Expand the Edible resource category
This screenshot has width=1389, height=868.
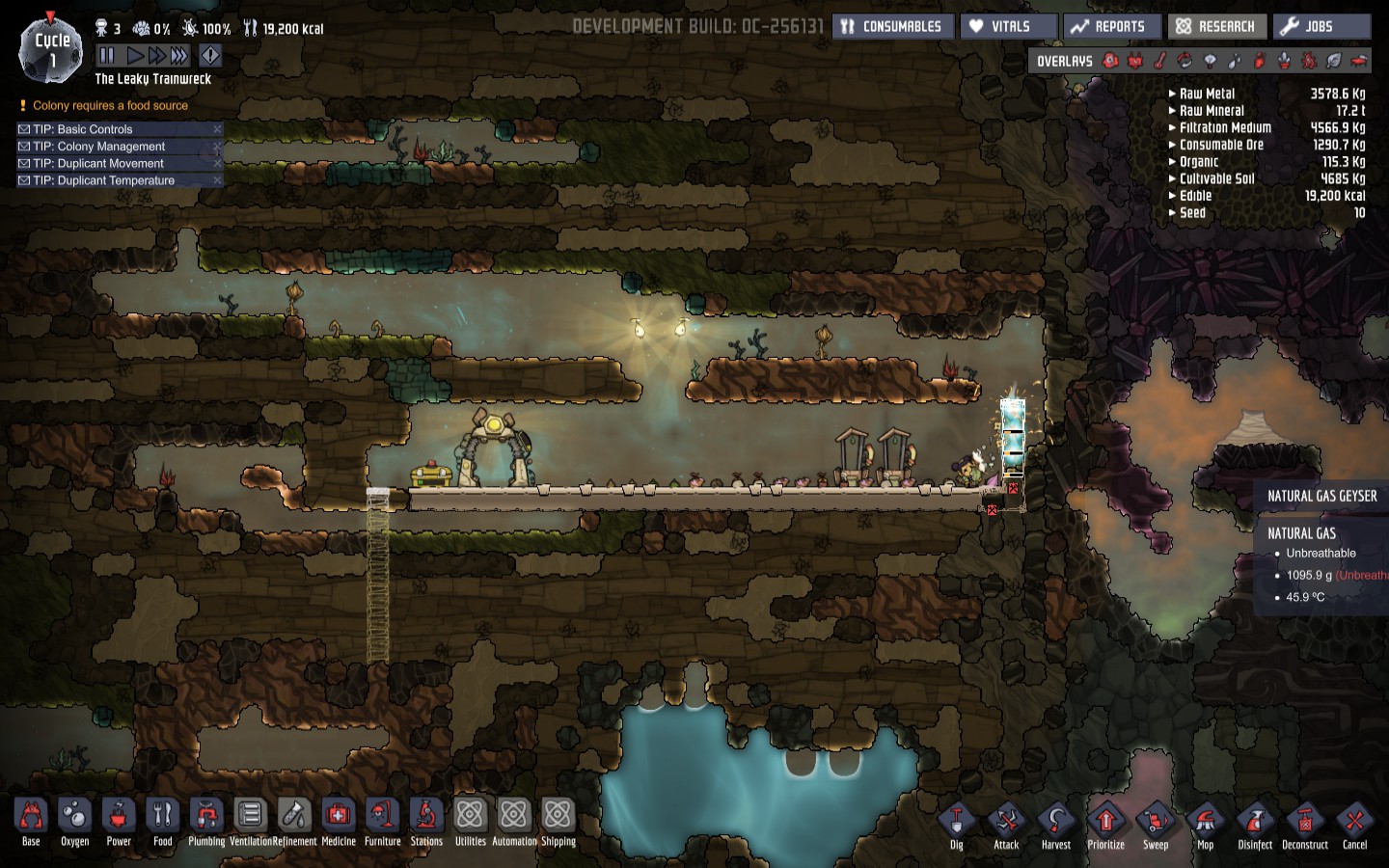pyautogui.click(x=1195, y=196)
